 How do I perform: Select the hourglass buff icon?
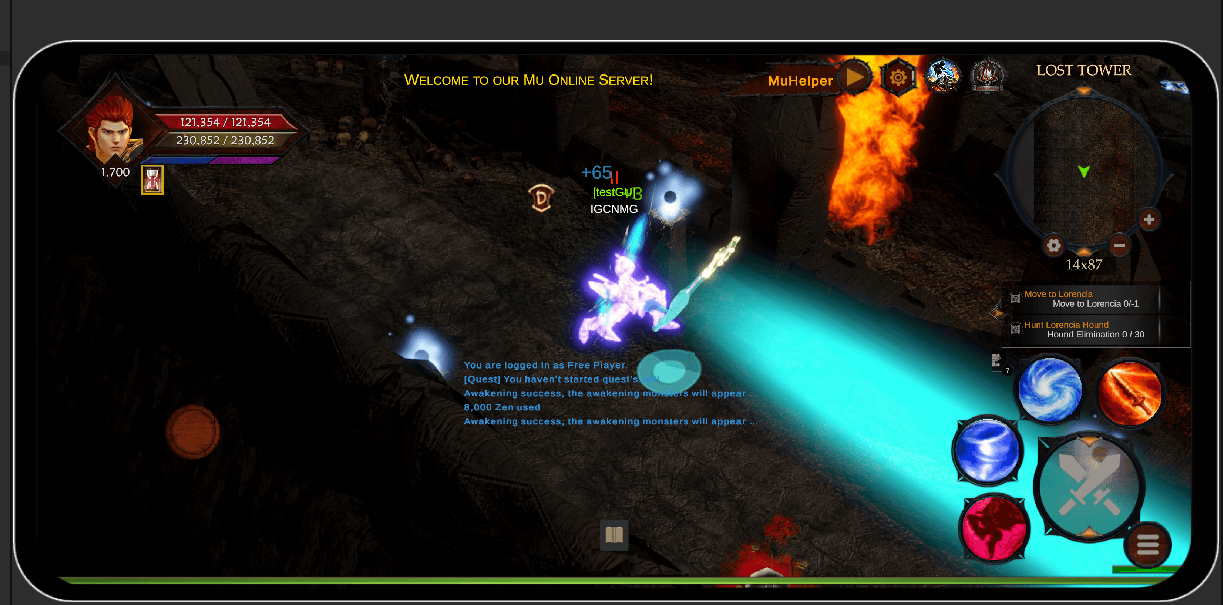tap(152, 180)
